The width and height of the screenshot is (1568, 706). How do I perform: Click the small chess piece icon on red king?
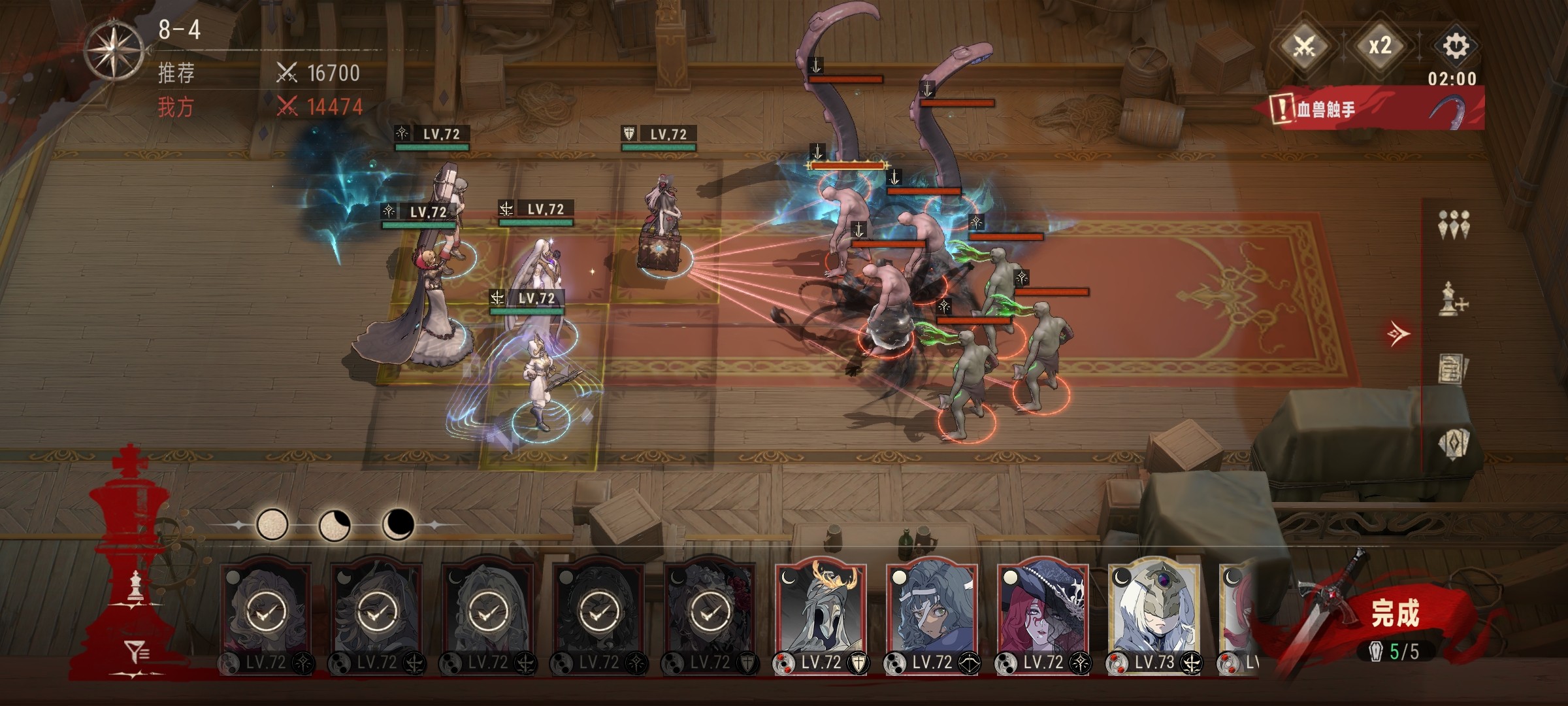click(135, 586)
